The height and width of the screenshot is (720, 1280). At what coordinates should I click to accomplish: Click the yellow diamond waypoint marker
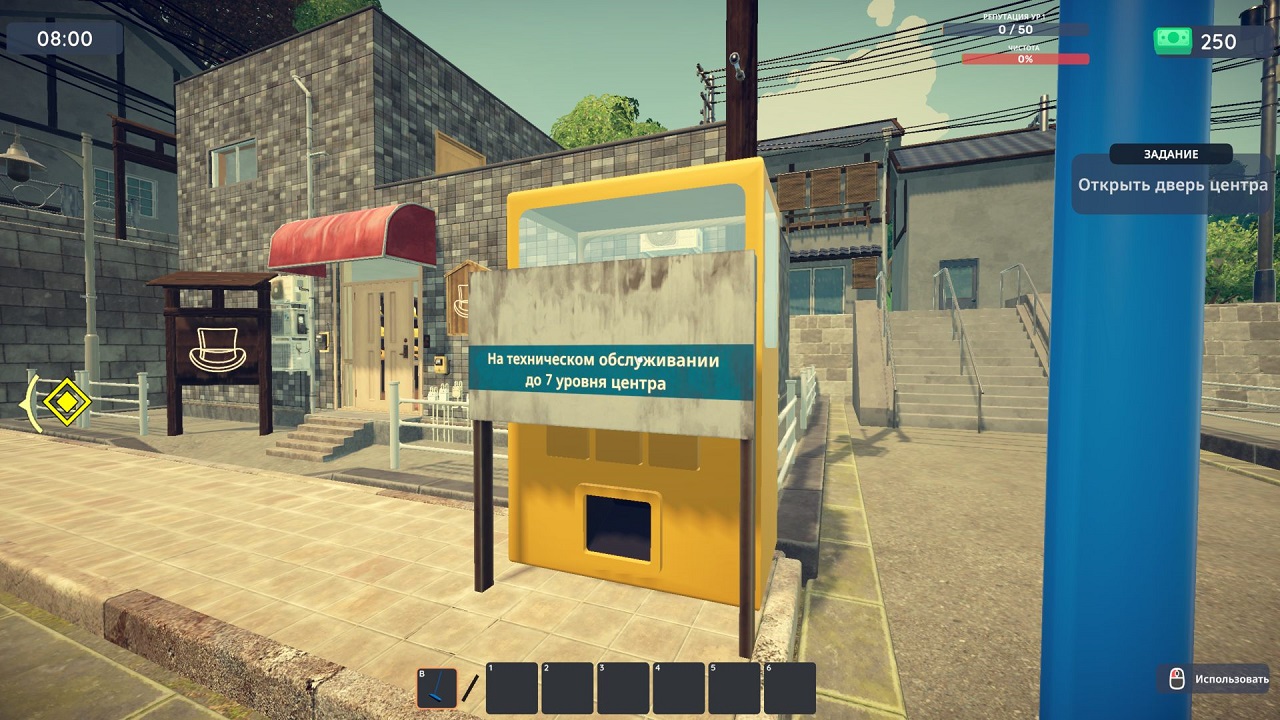pos(68,402)
